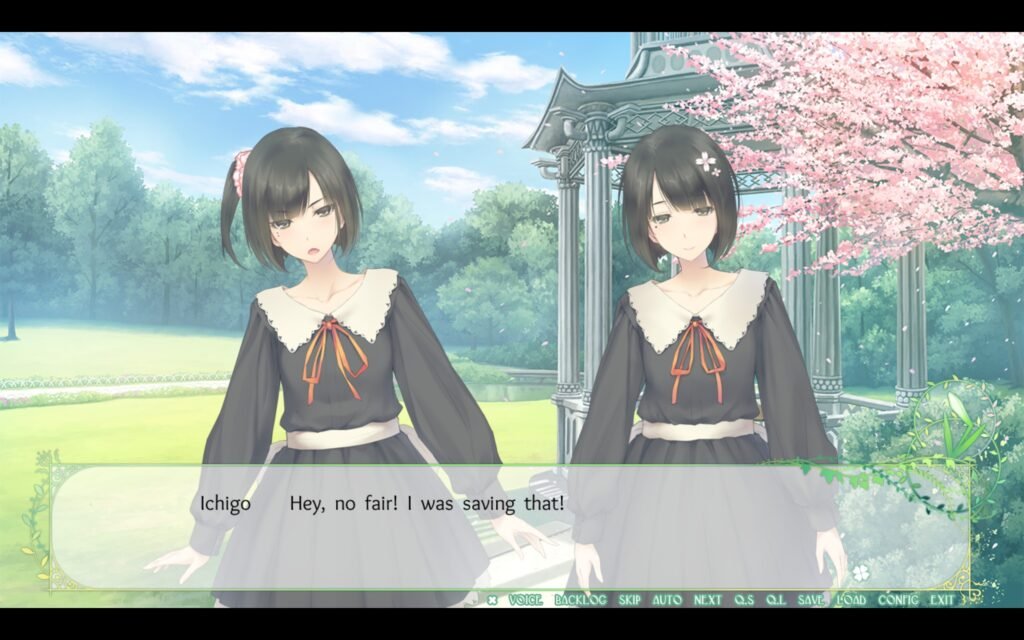Activate SKIP to fast-forward text

point(629,600)
